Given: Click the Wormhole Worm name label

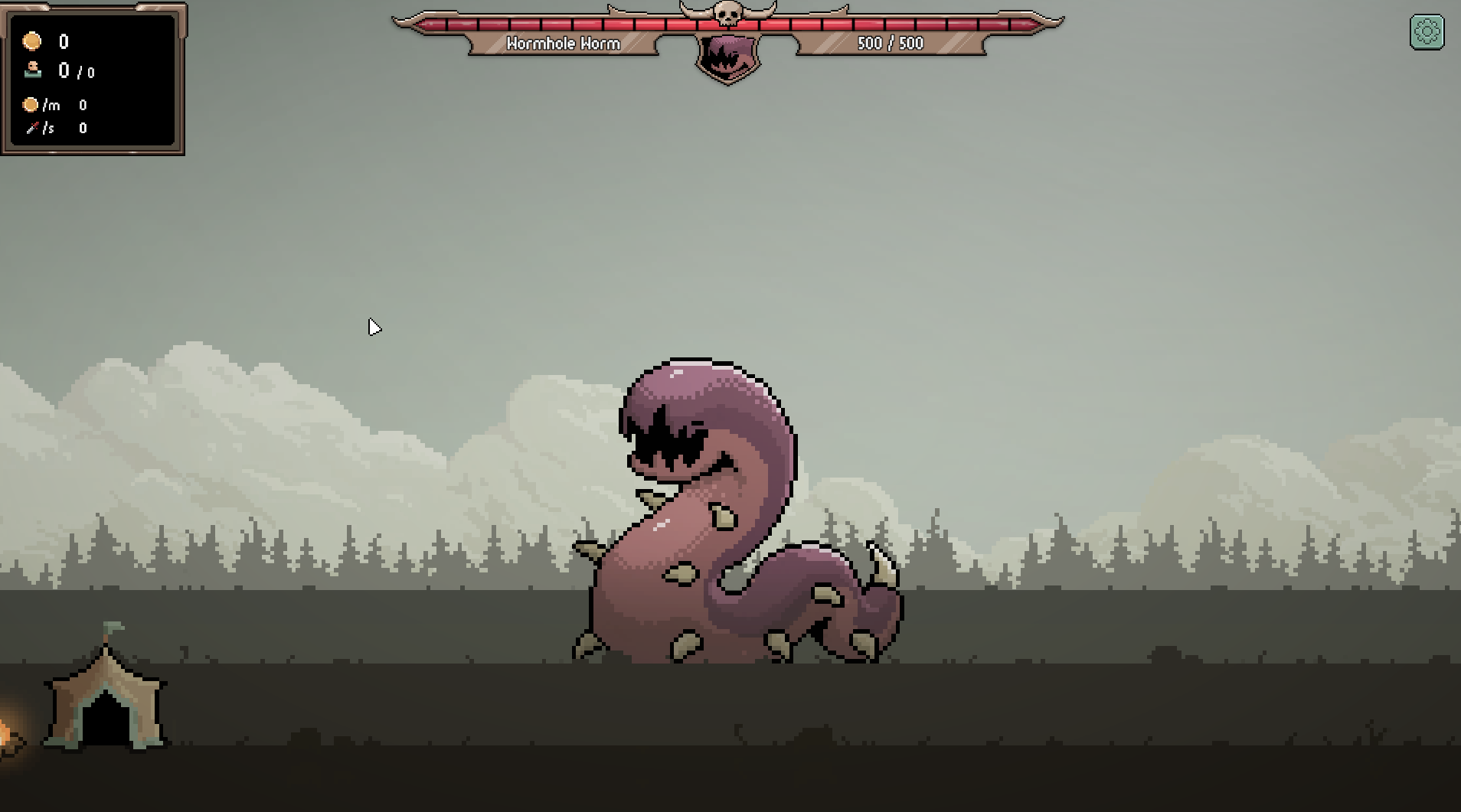Looking at the screenshot, I should coord(564,44).
